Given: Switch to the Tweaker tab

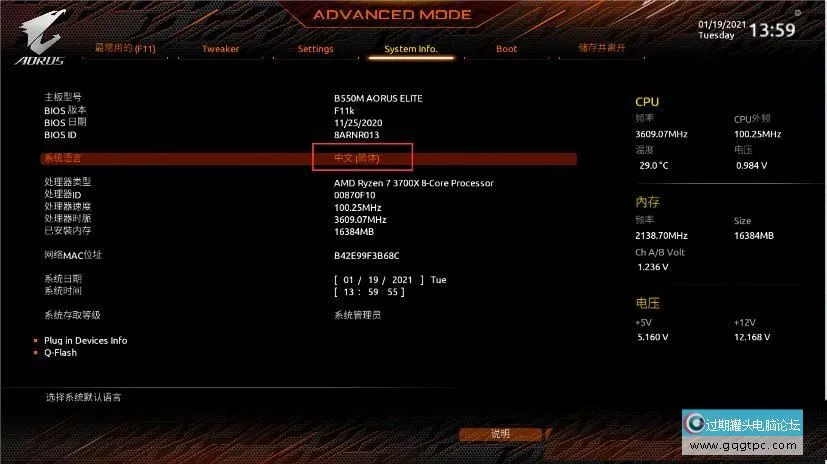Looking at the screenshot, I should coord(220,49).
